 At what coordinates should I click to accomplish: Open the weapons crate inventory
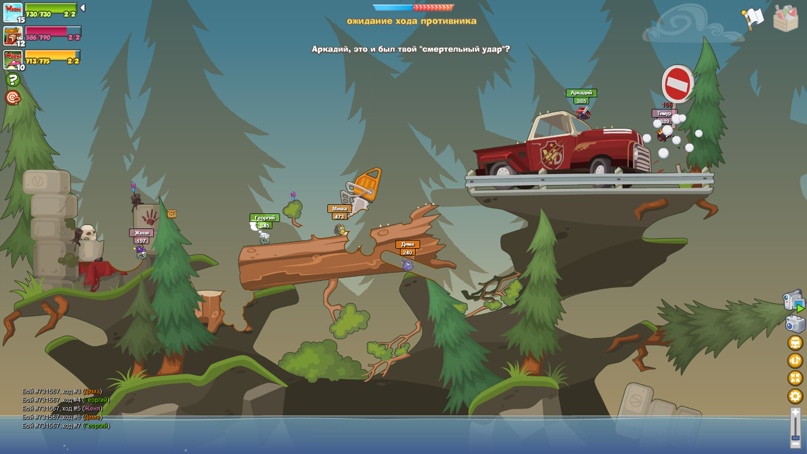tap(785, 18)
